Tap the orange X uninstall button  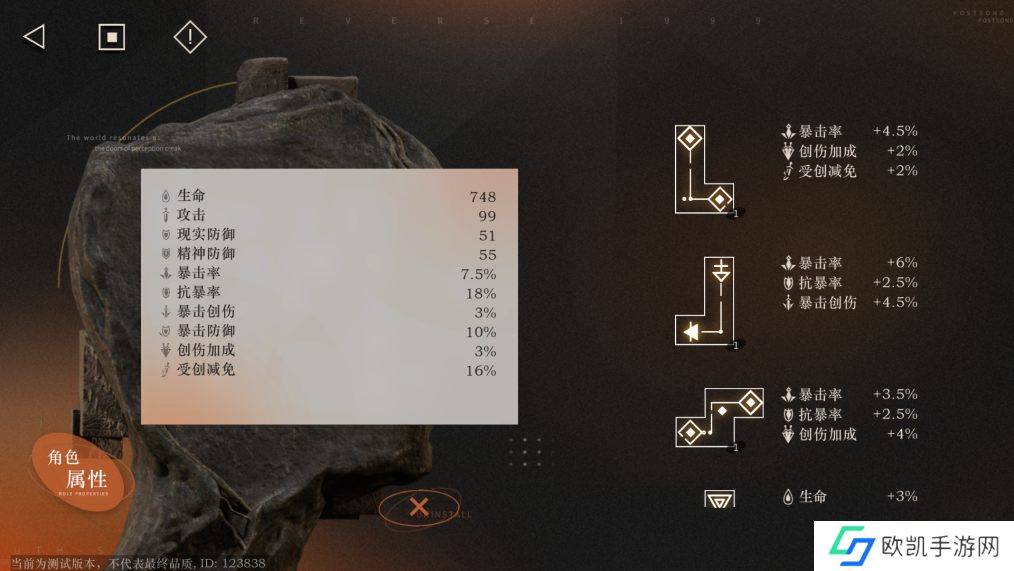coord(419,507)
